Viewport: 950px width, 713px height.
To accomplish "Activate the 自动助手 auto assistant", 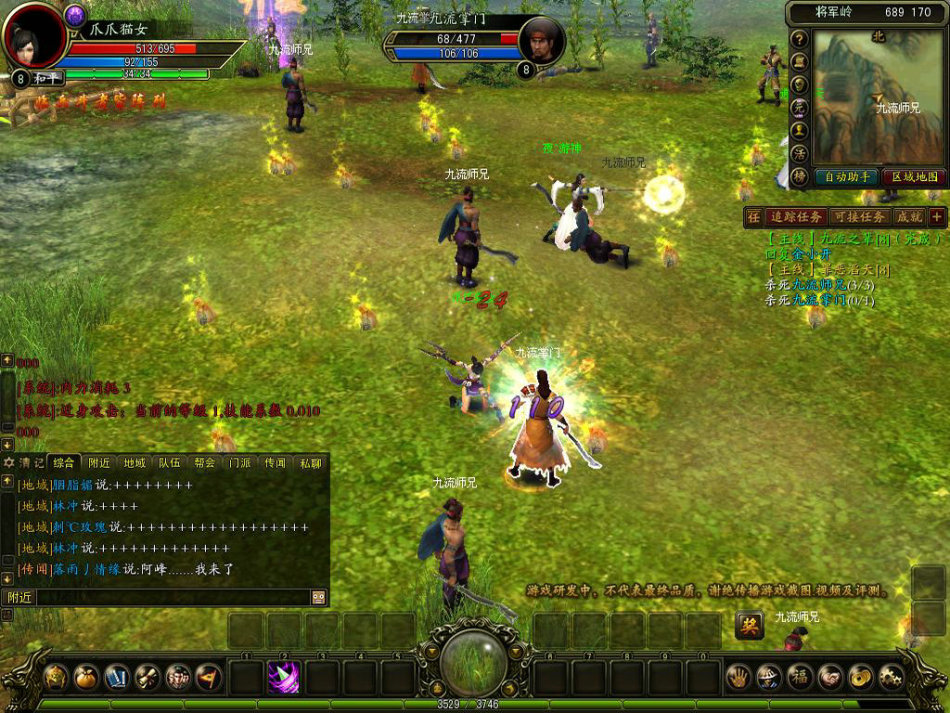I will [846, 177].
